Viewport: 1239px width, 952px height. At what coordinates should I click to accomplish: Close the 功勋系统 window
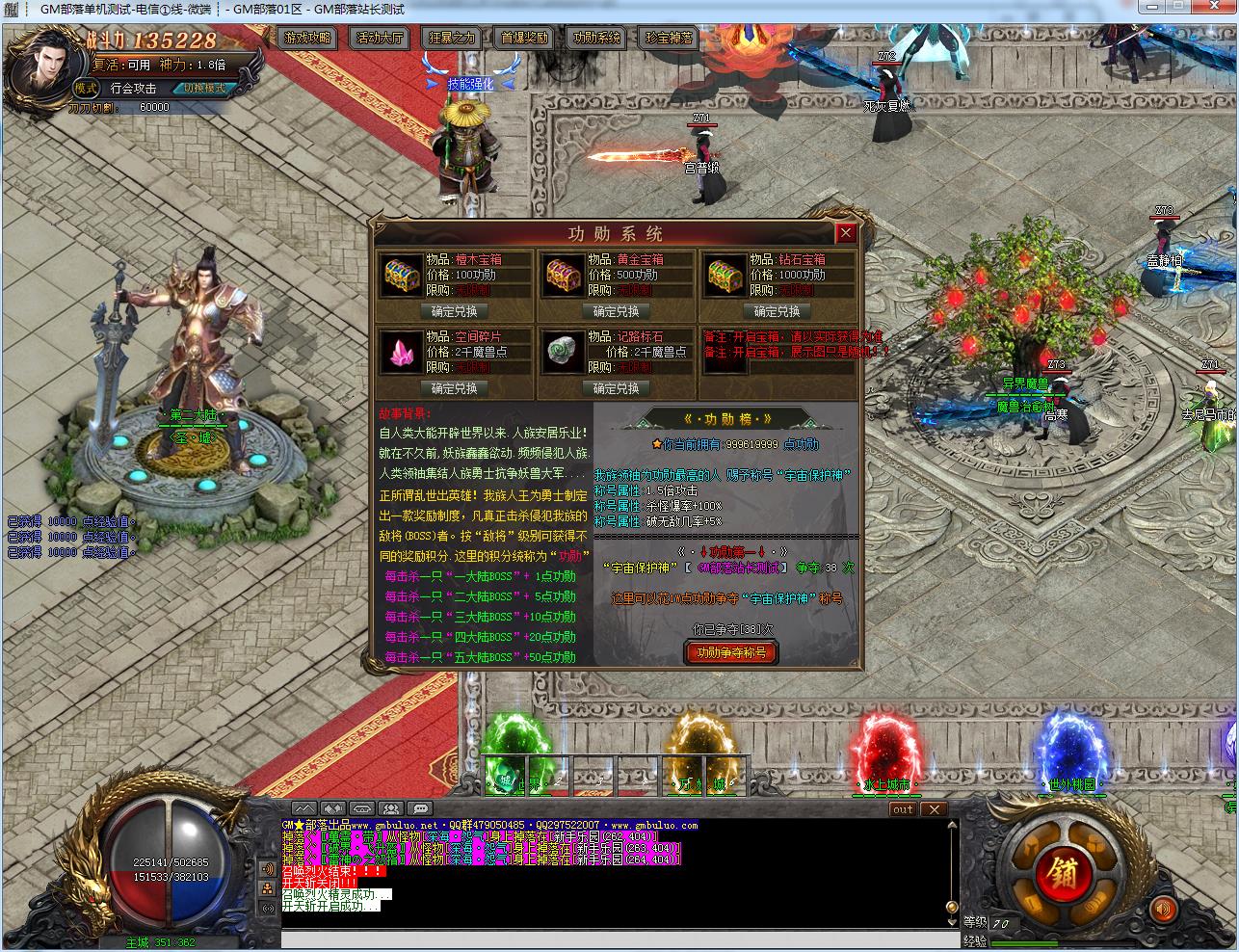(845, 233)
